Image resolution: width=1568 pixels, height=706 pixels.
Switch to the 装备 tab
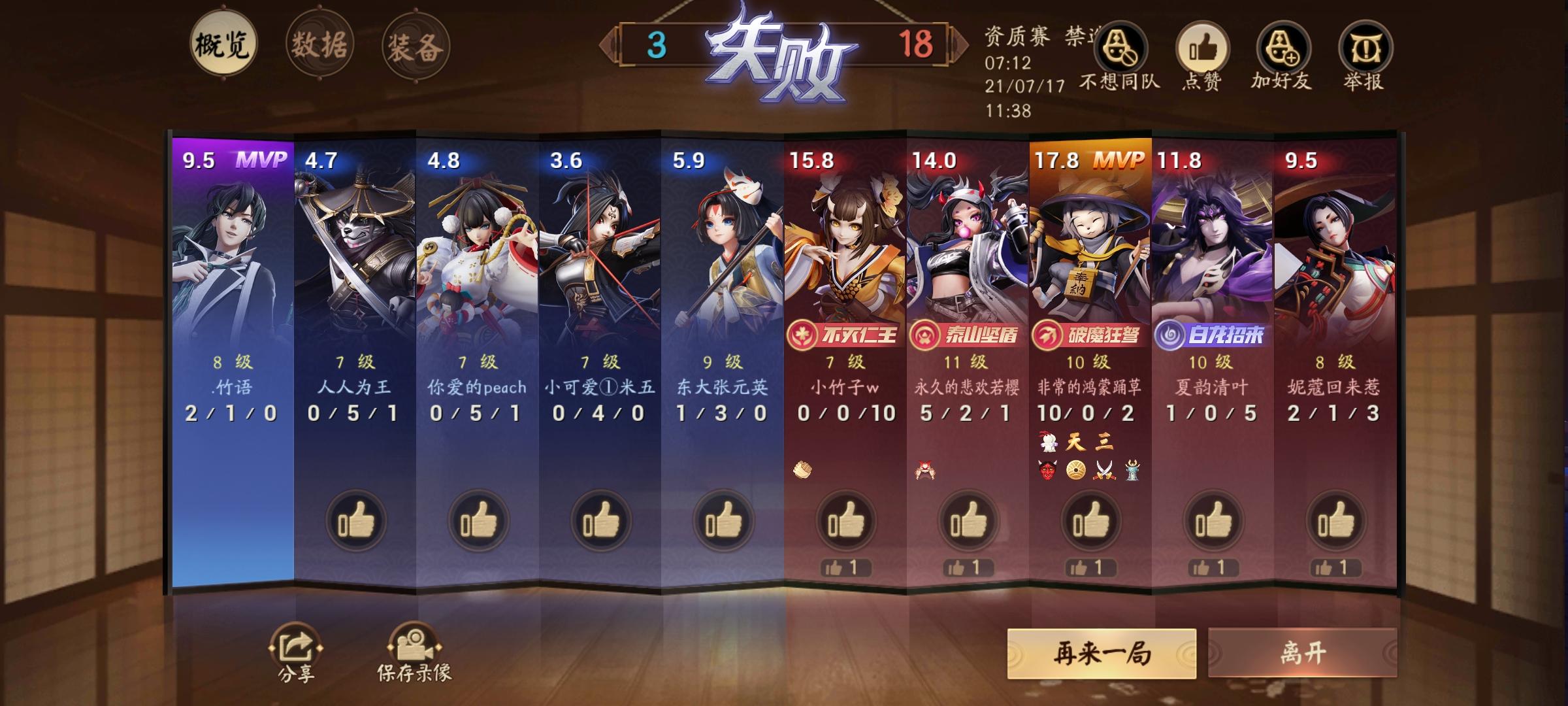pos(414,44)
